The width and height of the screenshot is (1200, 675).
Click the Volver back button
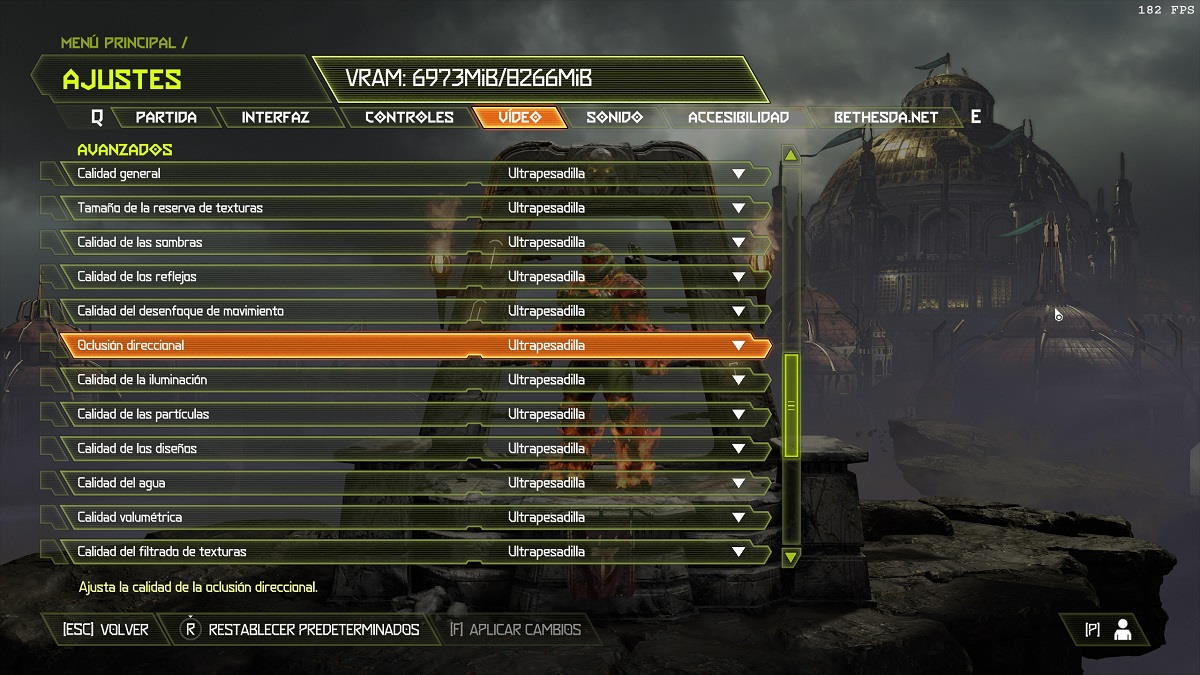click(x=105, y=629)
